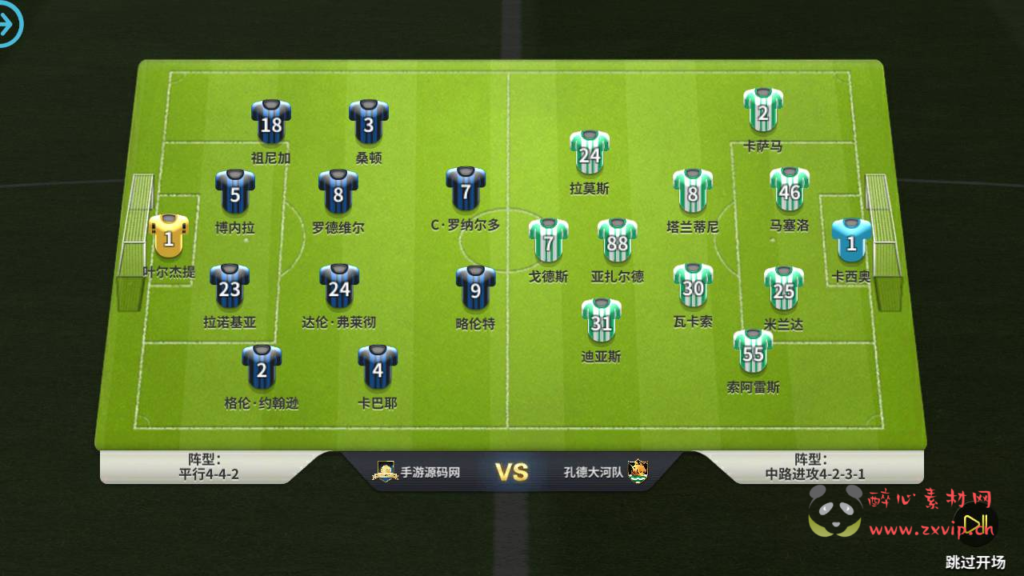Screen dimensions: 1024x576
Task: Choose 亚扎尔德 wearing number 88
Action: 617,241
